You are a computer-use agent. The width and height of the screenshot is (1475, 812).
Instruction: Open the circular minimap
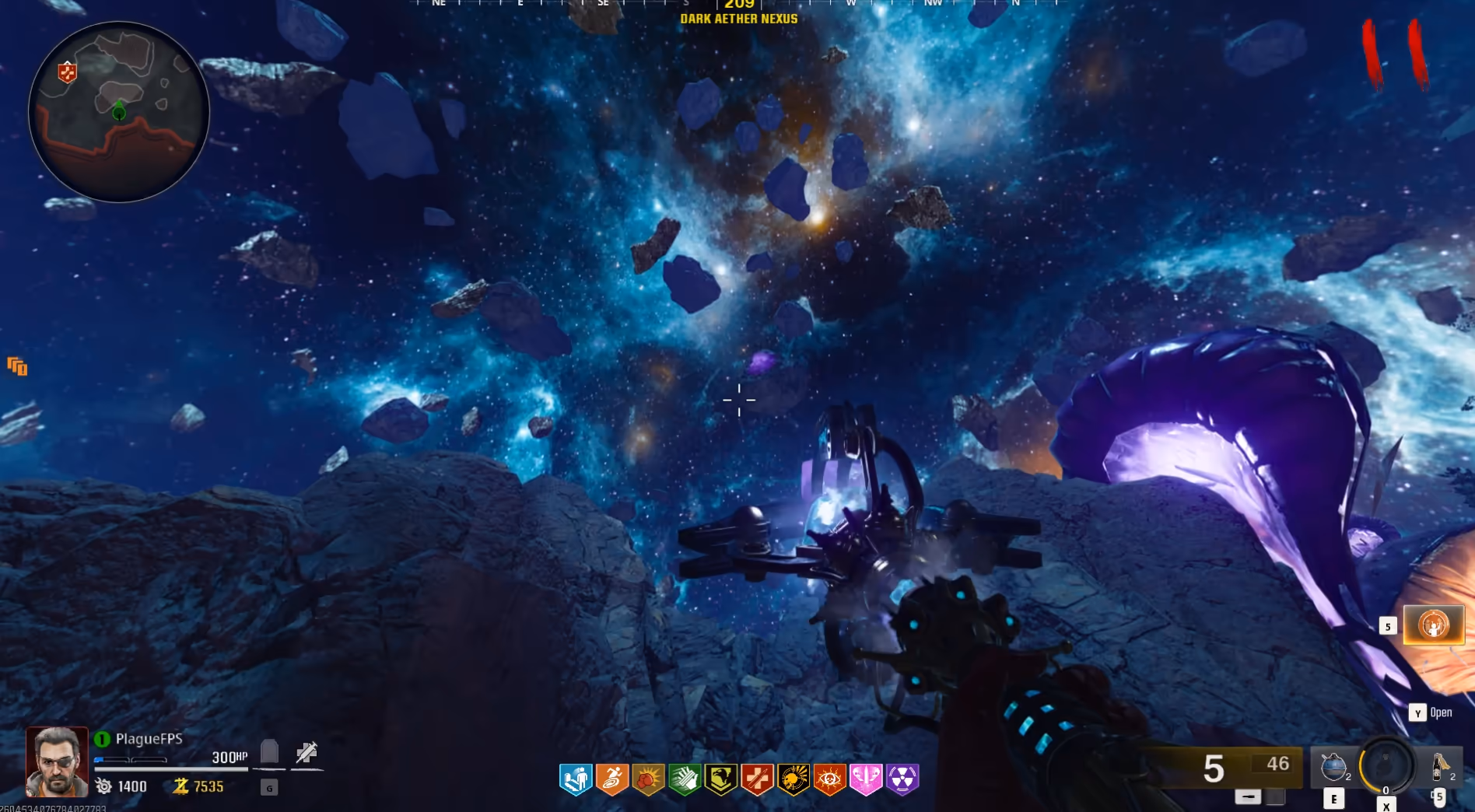pos(119,112)
